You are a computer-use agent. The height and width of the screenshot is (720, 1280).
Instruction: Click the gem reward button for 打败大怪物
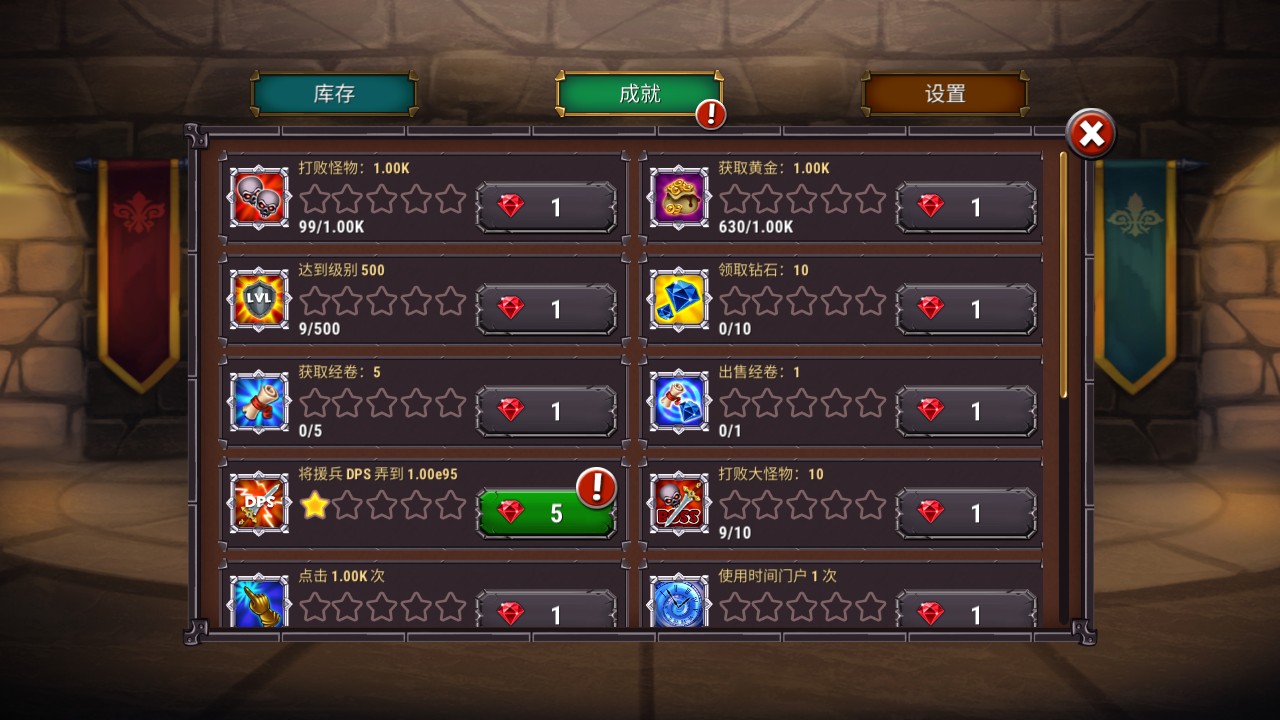pyautogui.click(x=966, y=512)
